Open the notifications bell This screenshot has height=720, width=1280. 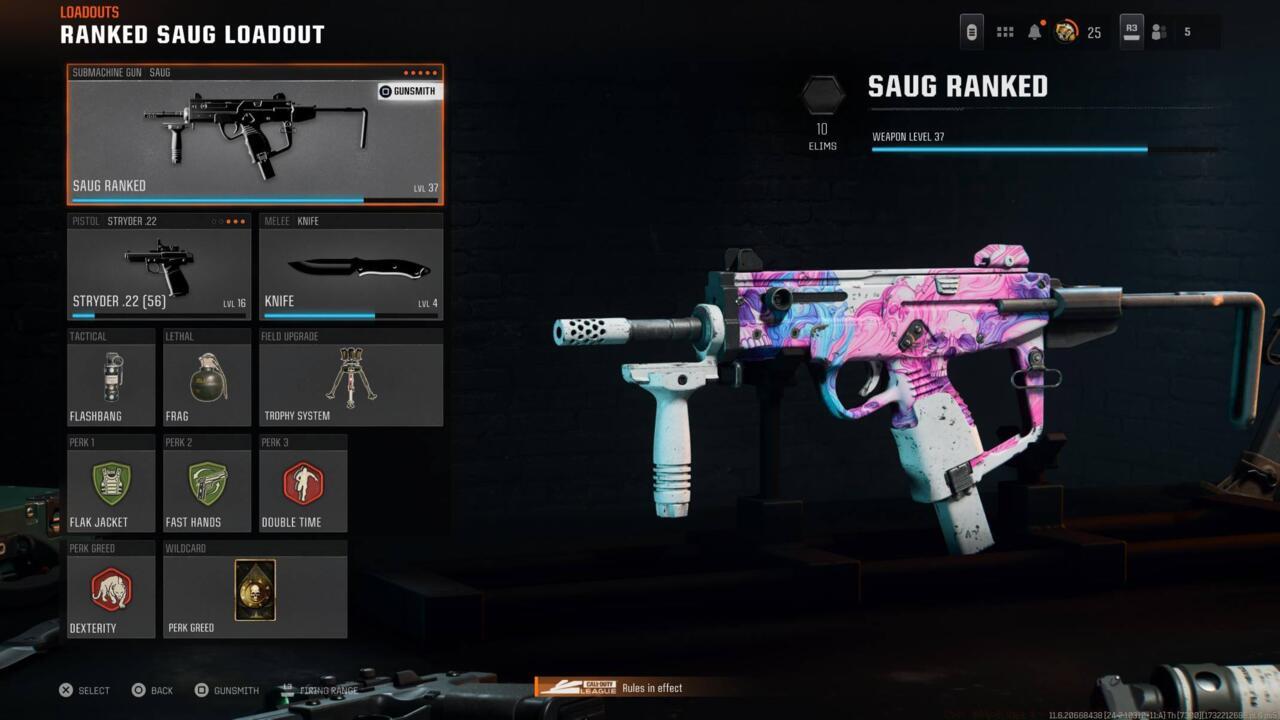pos(1035,32)
